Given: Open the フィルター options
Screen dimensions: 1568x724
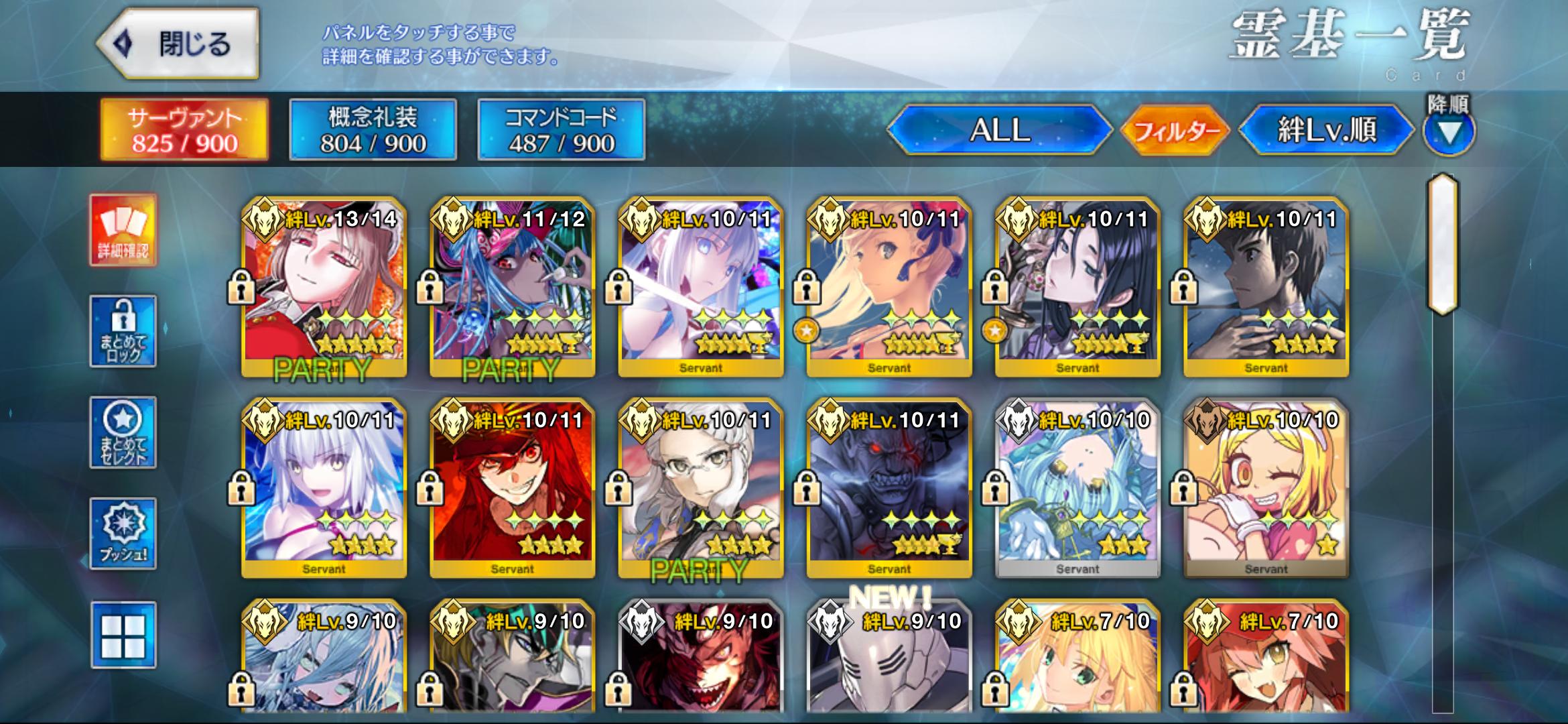Looking at the screenshot, I should tap(1176, 130).
